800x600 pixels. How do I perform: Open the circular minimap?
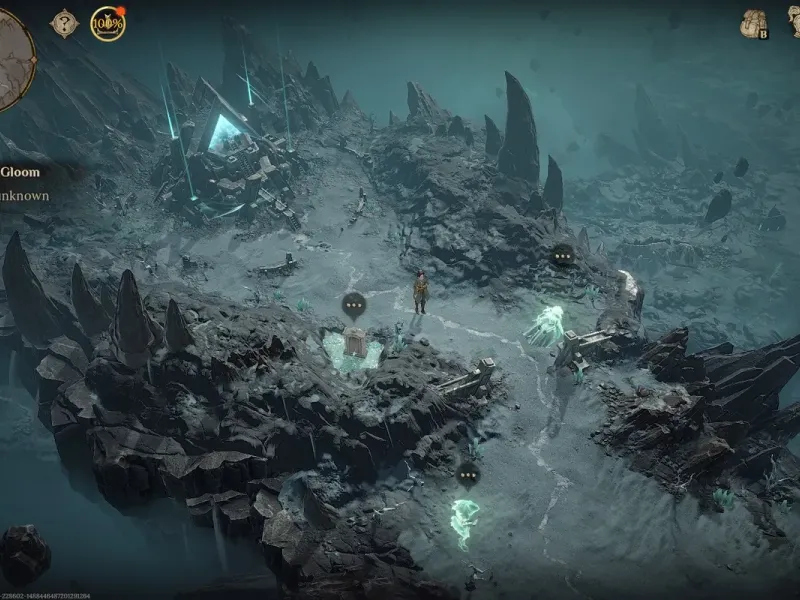tap(12, 60)
